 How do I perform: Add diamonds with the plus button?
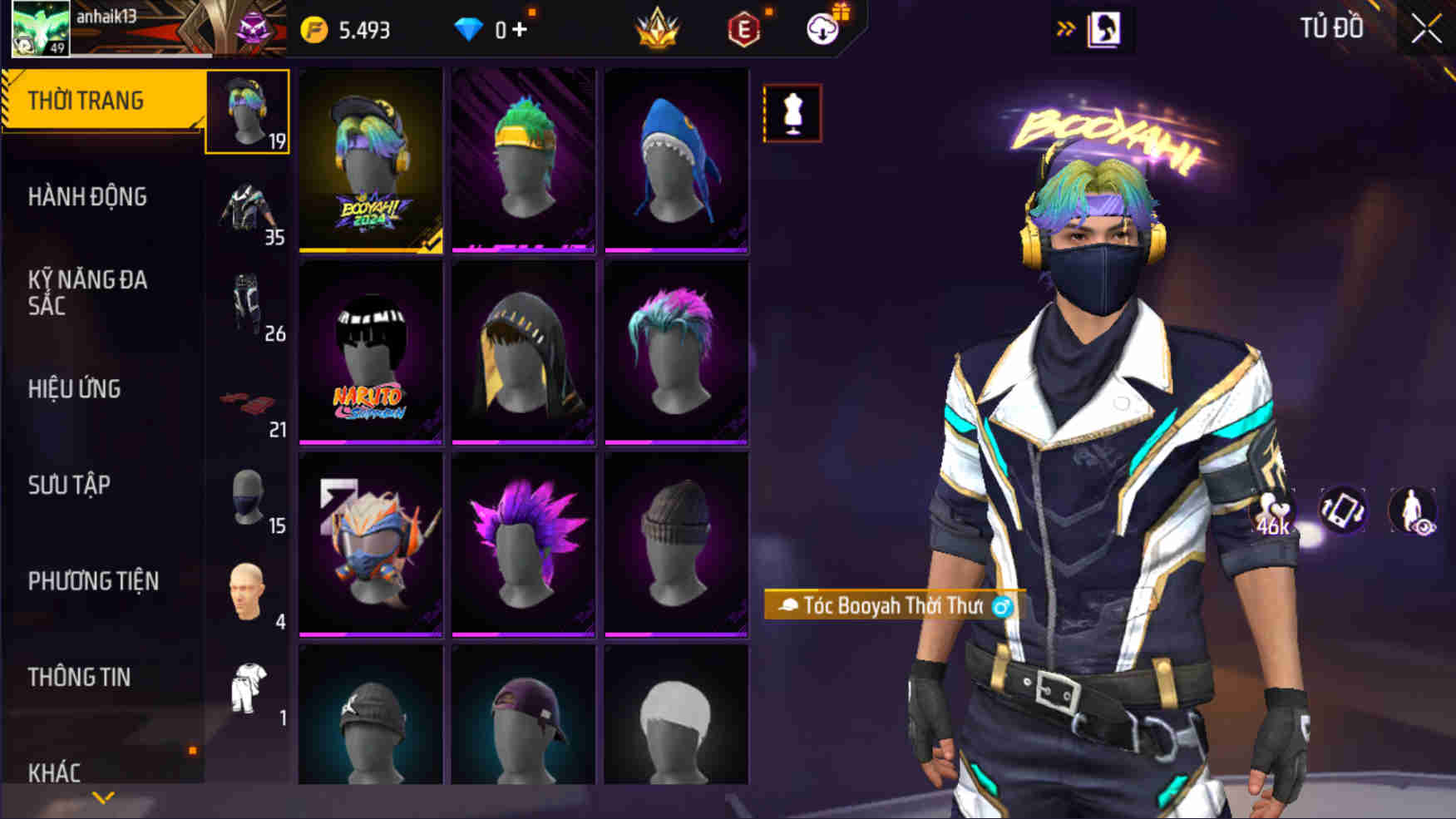pos(520,30)
